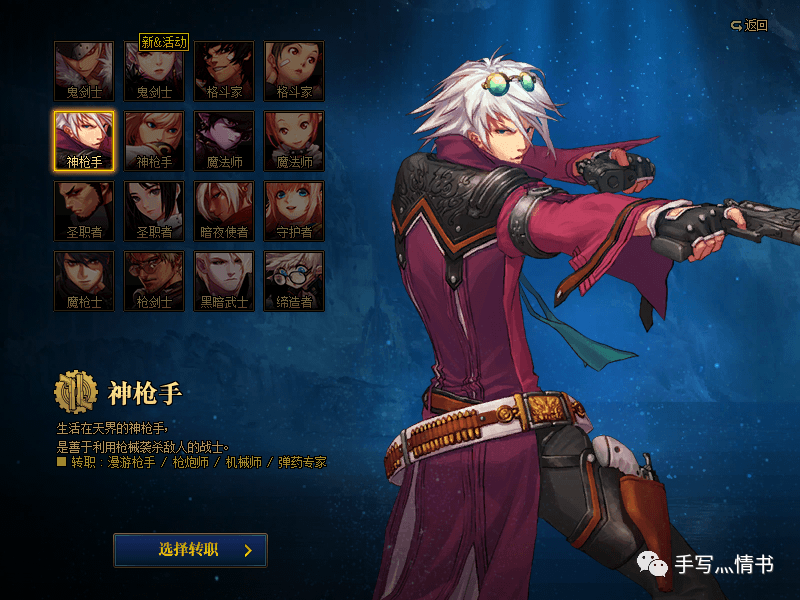Choose the 魔枪士 class tile

tap(84, 281)
